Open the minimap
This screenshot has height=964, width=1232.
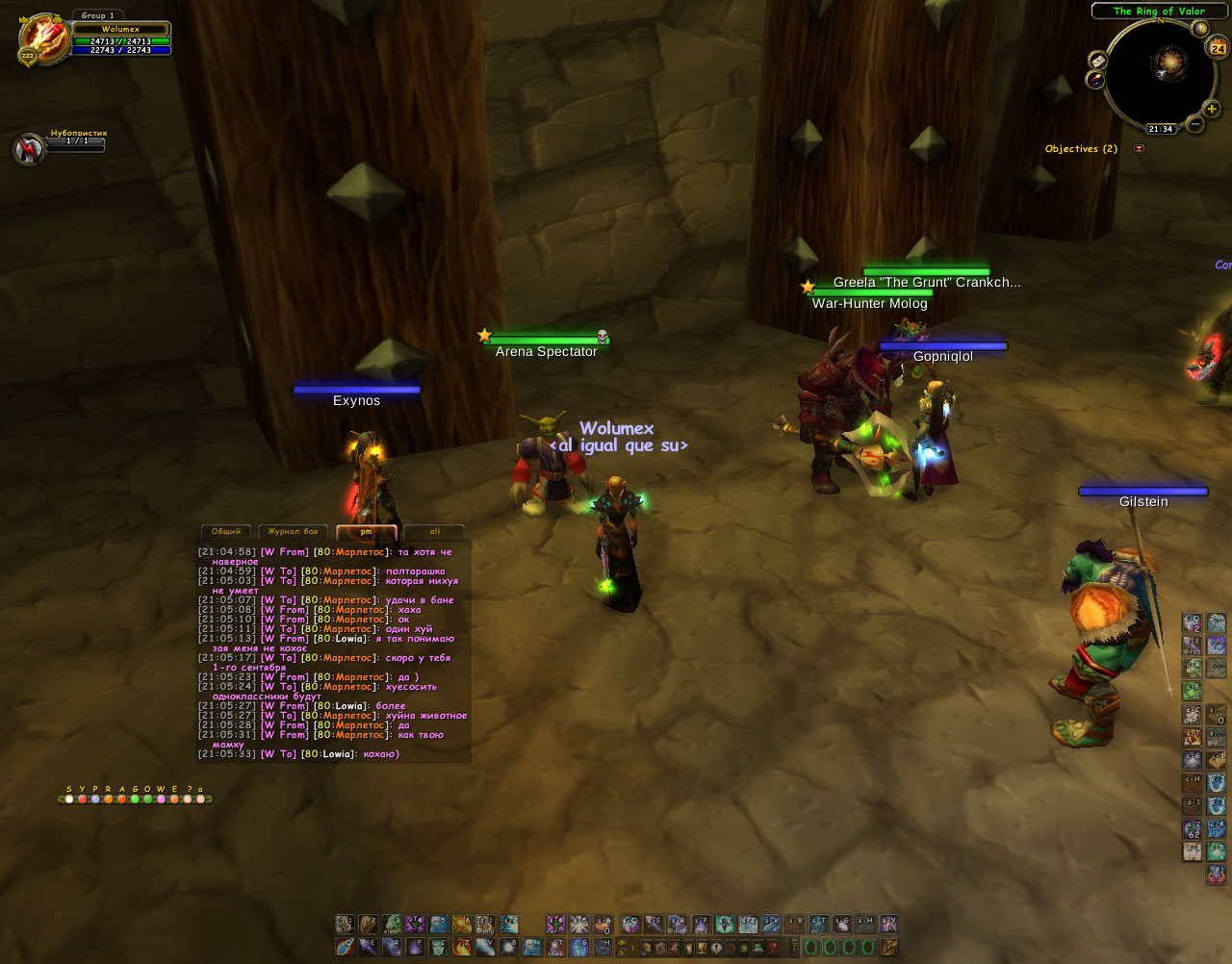[1159, 71]
